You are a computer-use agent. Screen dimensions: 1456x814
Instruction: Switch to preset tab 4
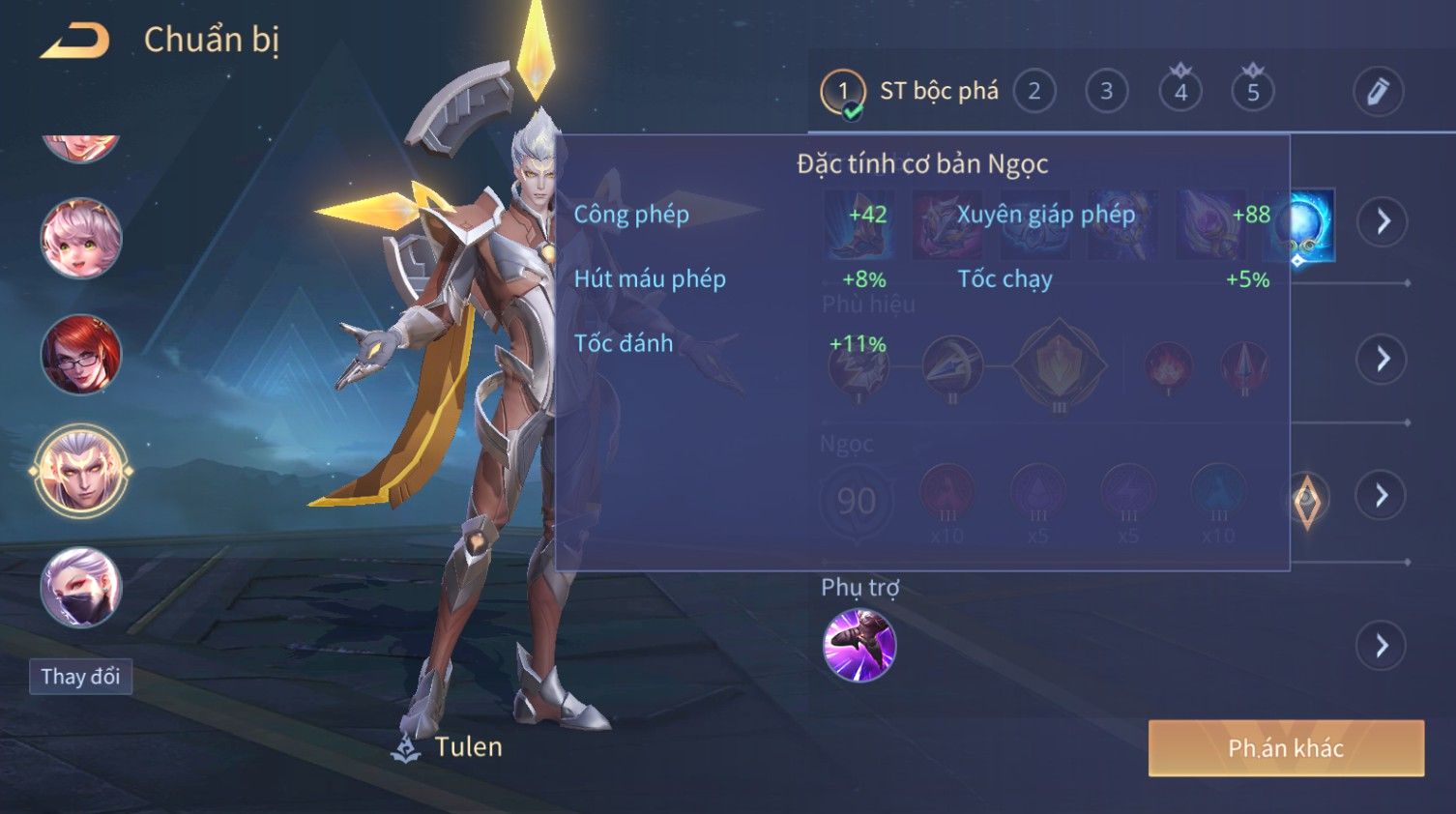tap(1179, 92)
